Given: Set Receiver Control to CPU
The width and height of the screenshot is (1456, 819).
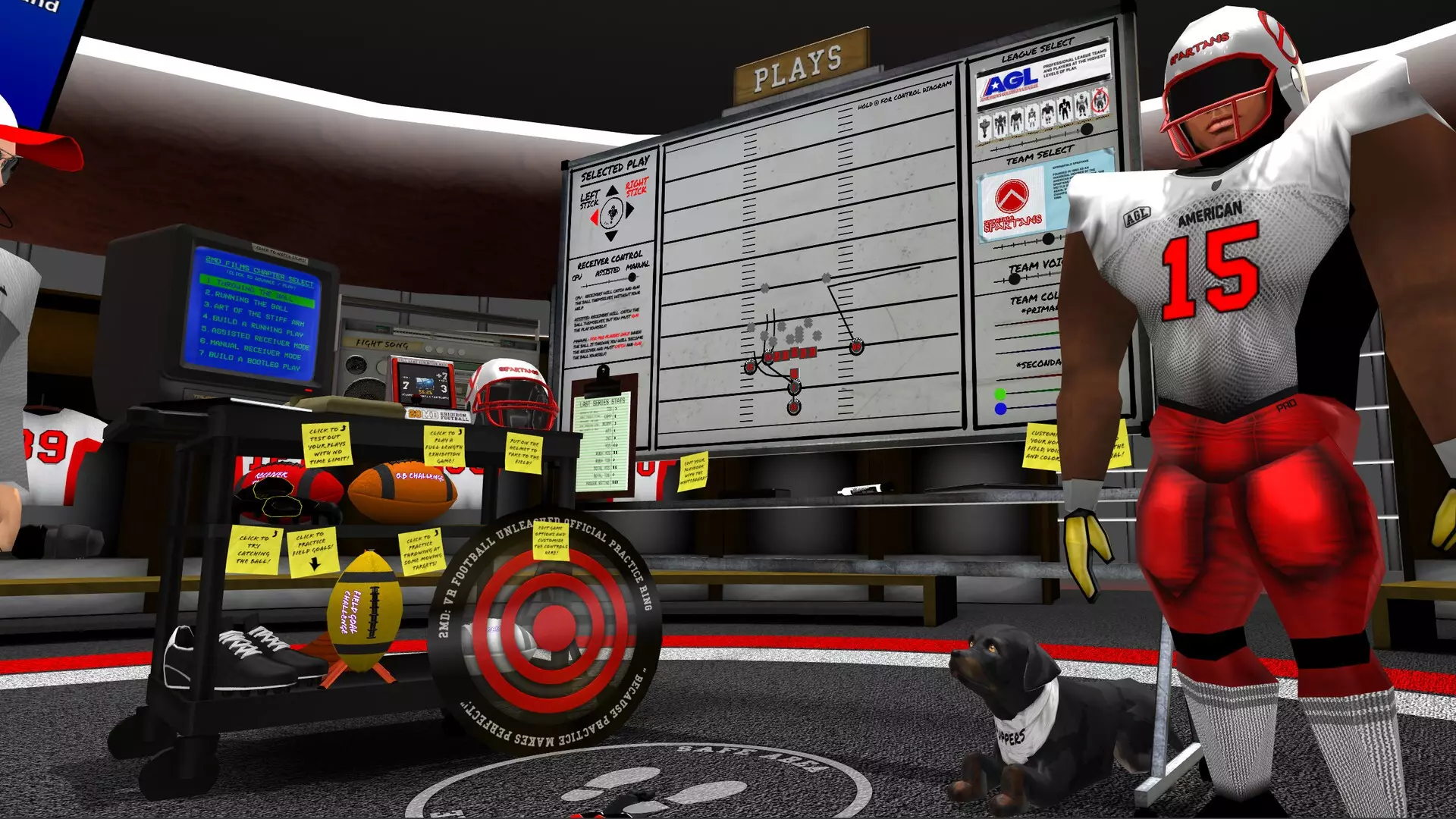Looking at the screenshot, I should [x=577, y=277].
